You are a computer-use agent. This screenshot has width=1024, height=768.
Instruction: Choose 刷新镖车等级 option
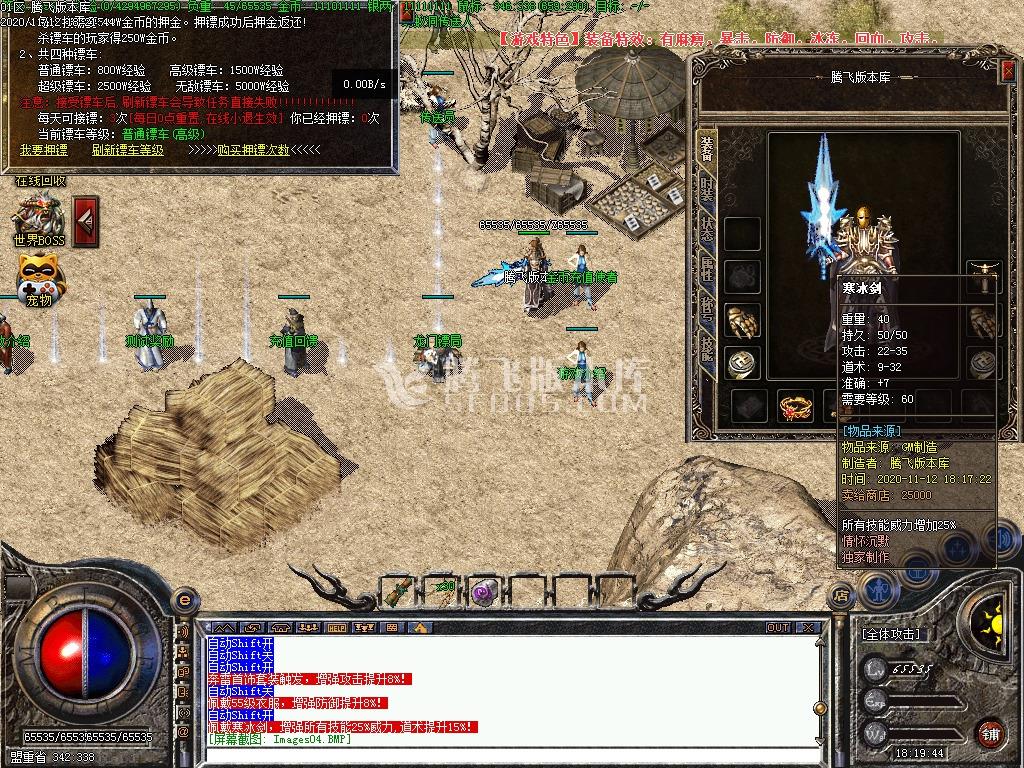(127, 150)
